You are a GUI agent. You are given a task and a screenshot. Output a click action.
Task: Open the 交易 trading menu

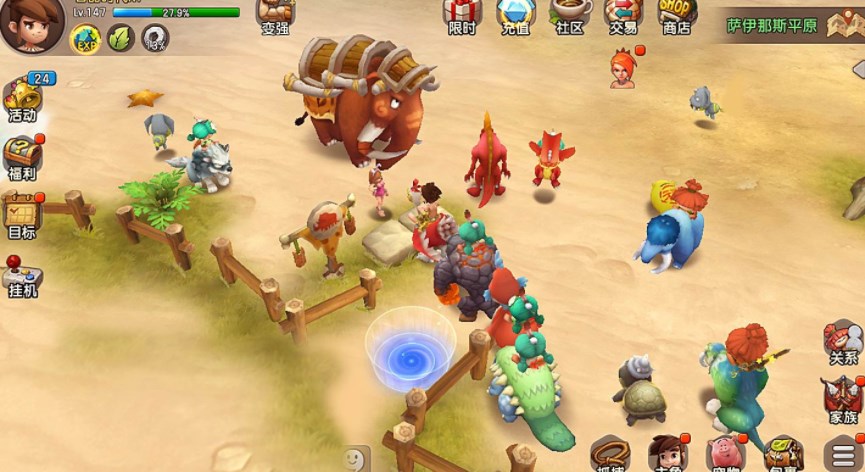pos(623,16)
